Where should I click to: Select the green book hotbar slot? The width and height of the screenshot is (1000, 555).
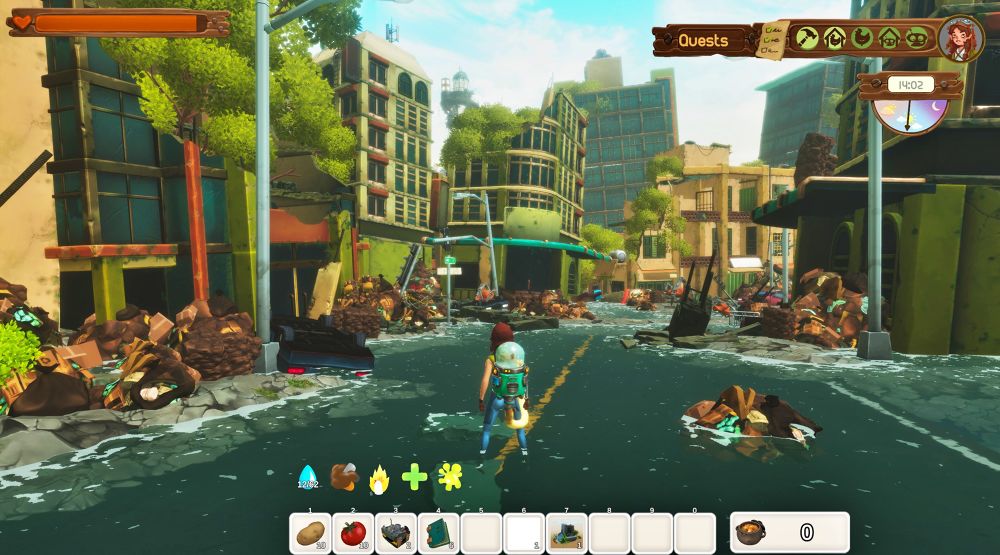coord(438,533)
